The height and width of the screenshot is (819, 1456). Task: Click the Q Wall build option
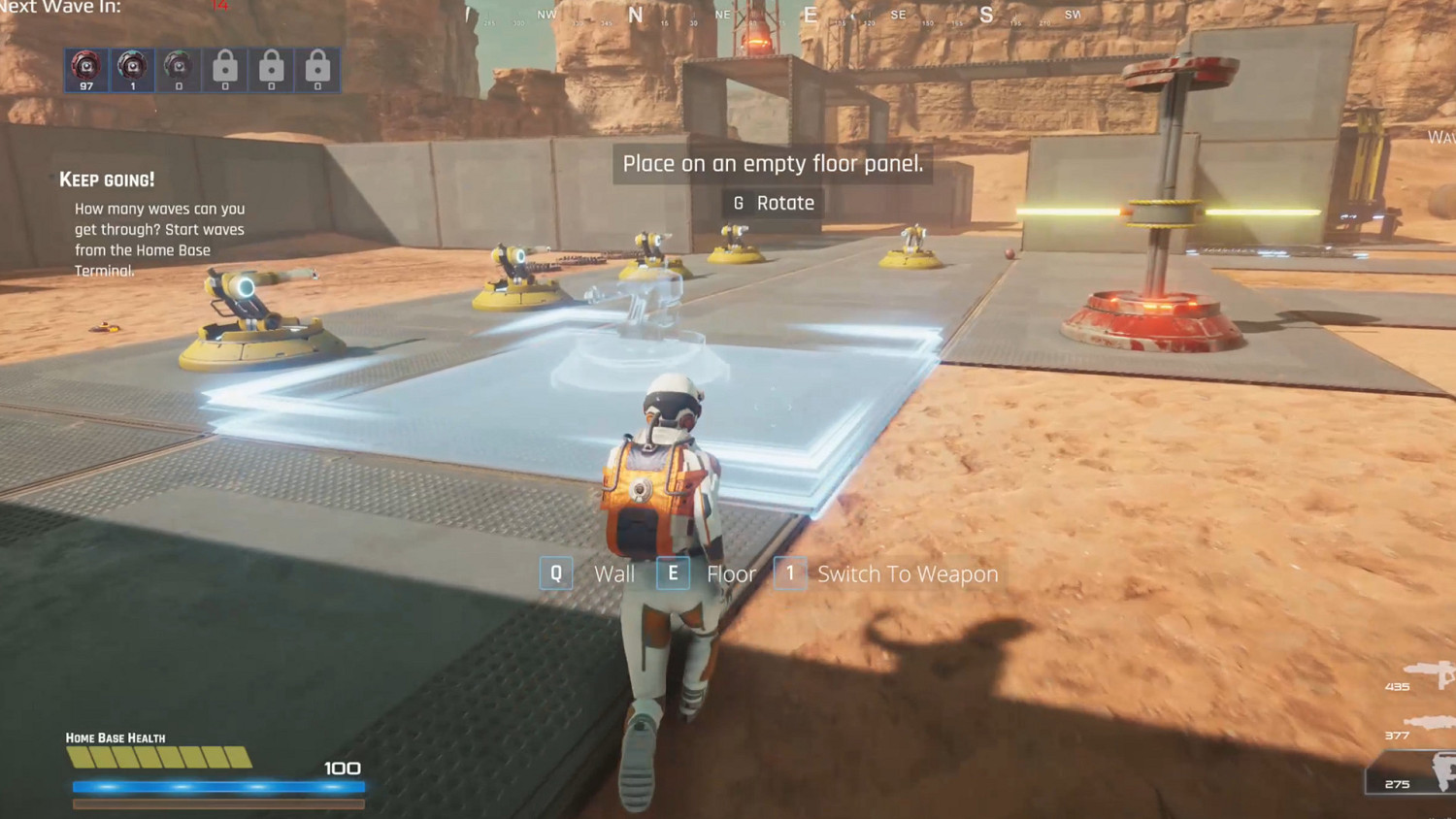click(x=594, y=573)
